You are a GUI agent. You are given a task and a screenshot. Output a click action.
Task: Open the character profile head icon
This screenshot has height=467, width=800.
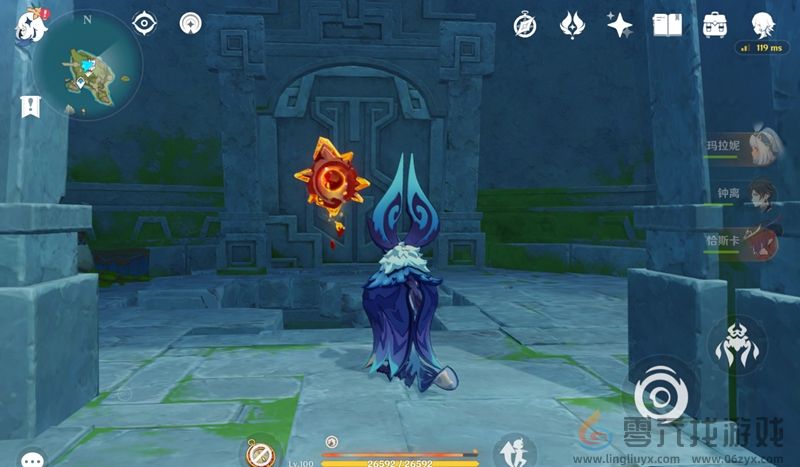(x=763, y=25)
